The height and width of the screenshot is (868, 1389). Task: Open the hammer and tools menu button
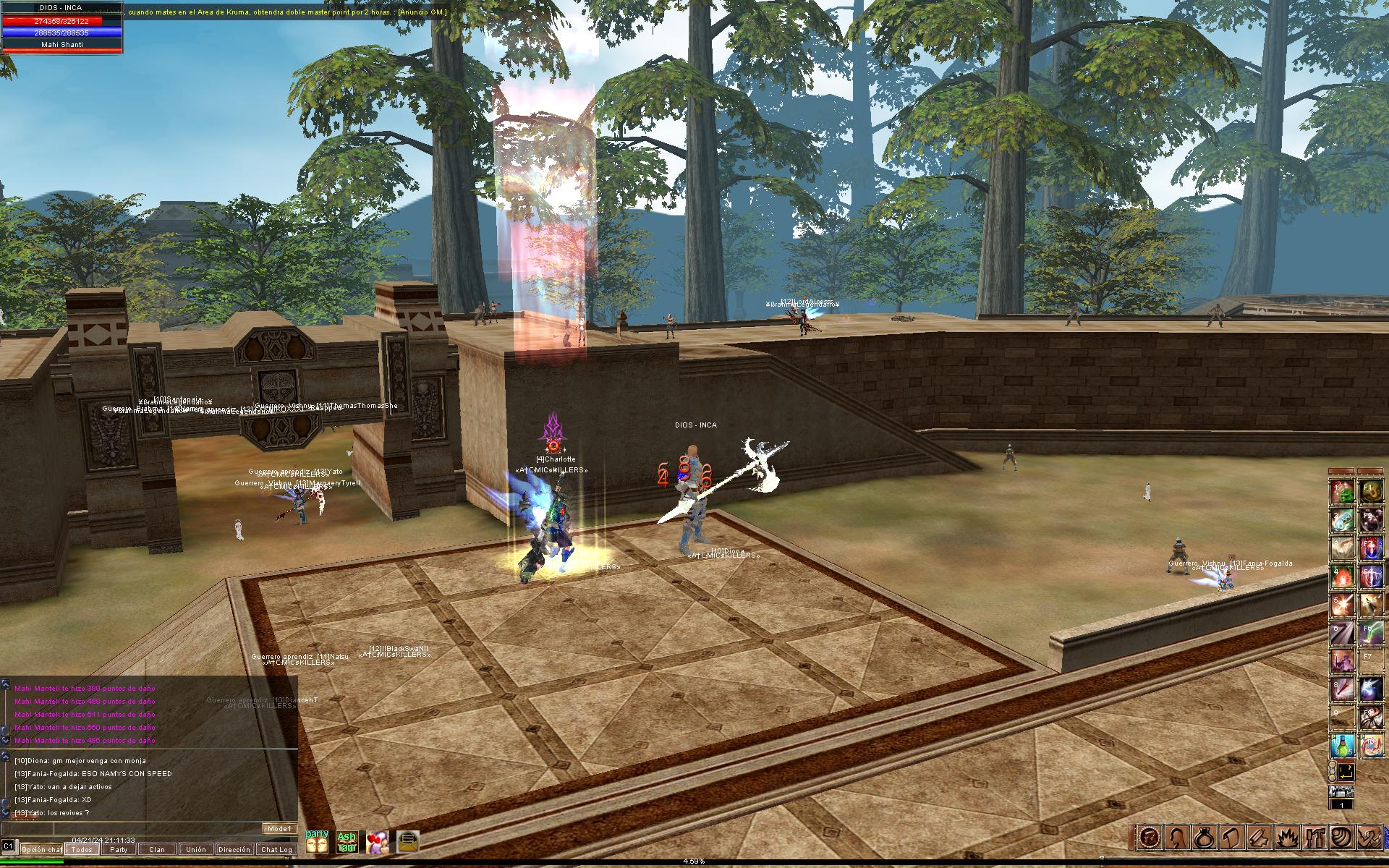point(1314,838)
